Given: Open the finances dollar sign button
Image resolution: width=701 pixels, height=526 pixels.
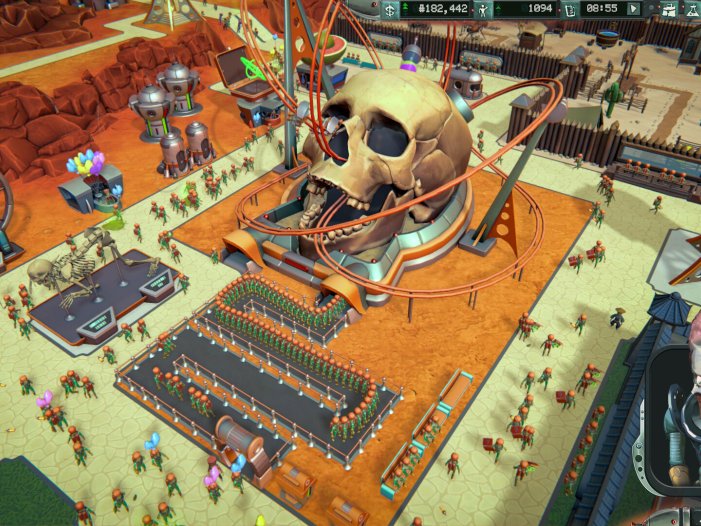Looking at the screenshot, I should click(389, 9).
